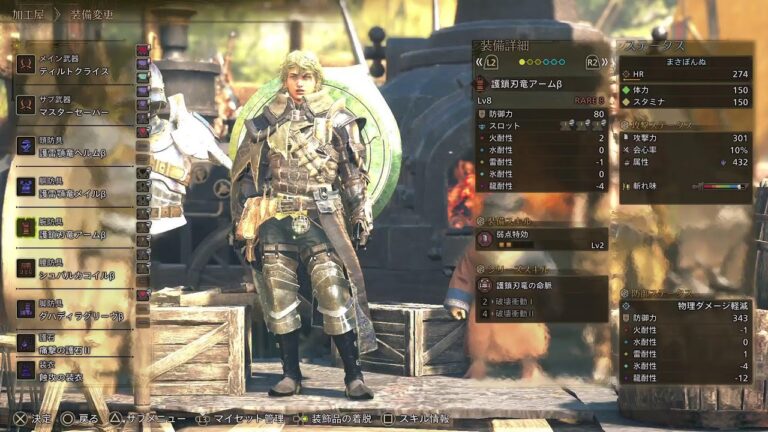The image size is (768, 432).
Task: Select the main weapon slot ティルトクライス
Action: click(75, 64)
